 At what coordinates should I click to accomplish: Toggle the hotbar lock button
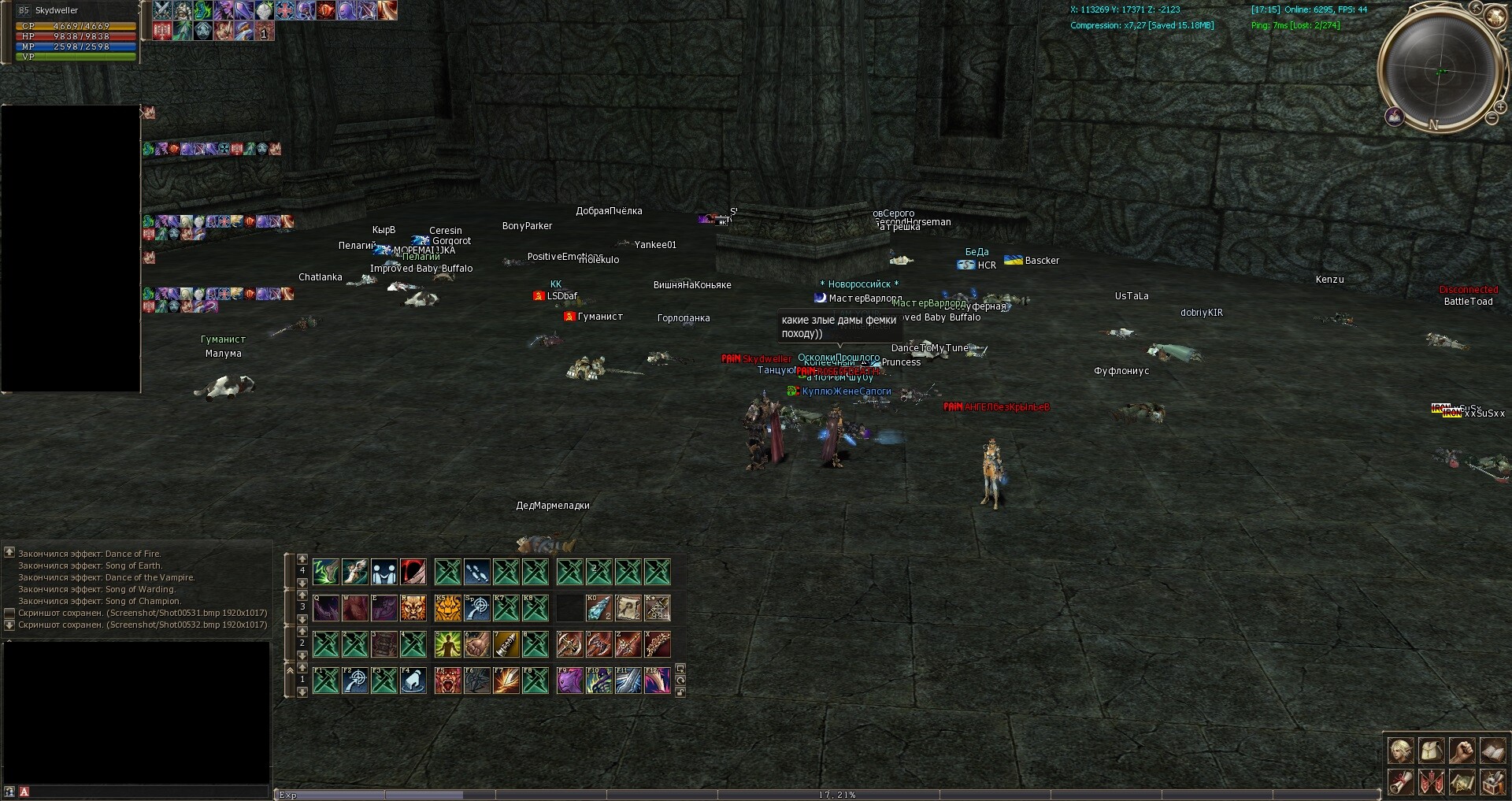tap(680, 692)
